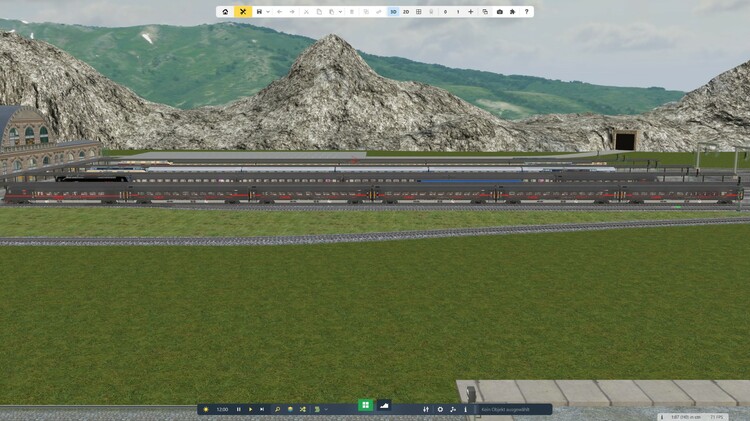Click the plus button in the top toolbar

[x=471, y=12]
